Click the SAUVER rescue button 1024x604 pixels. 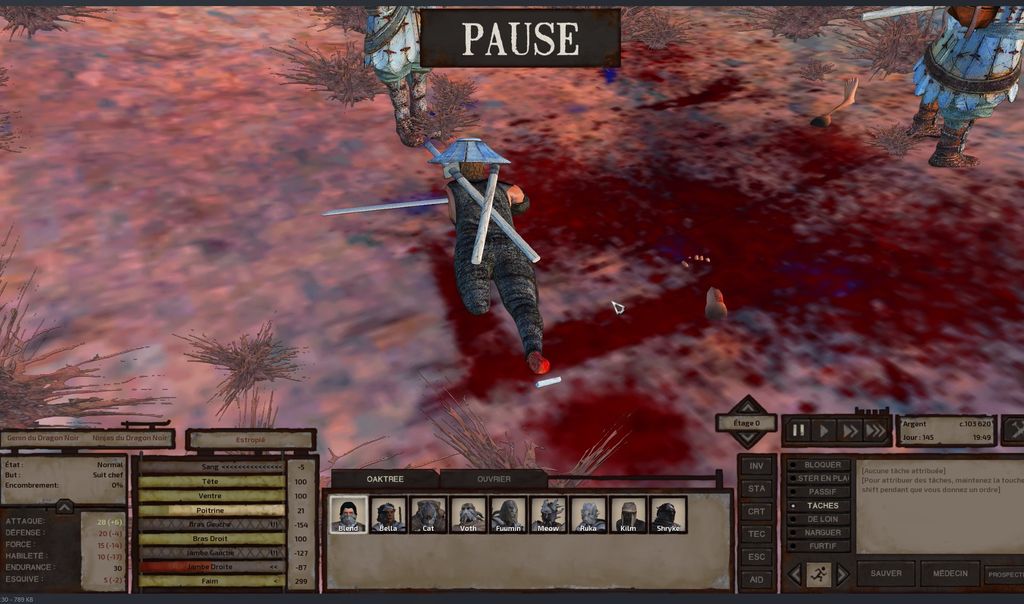[x=886, y=574]
